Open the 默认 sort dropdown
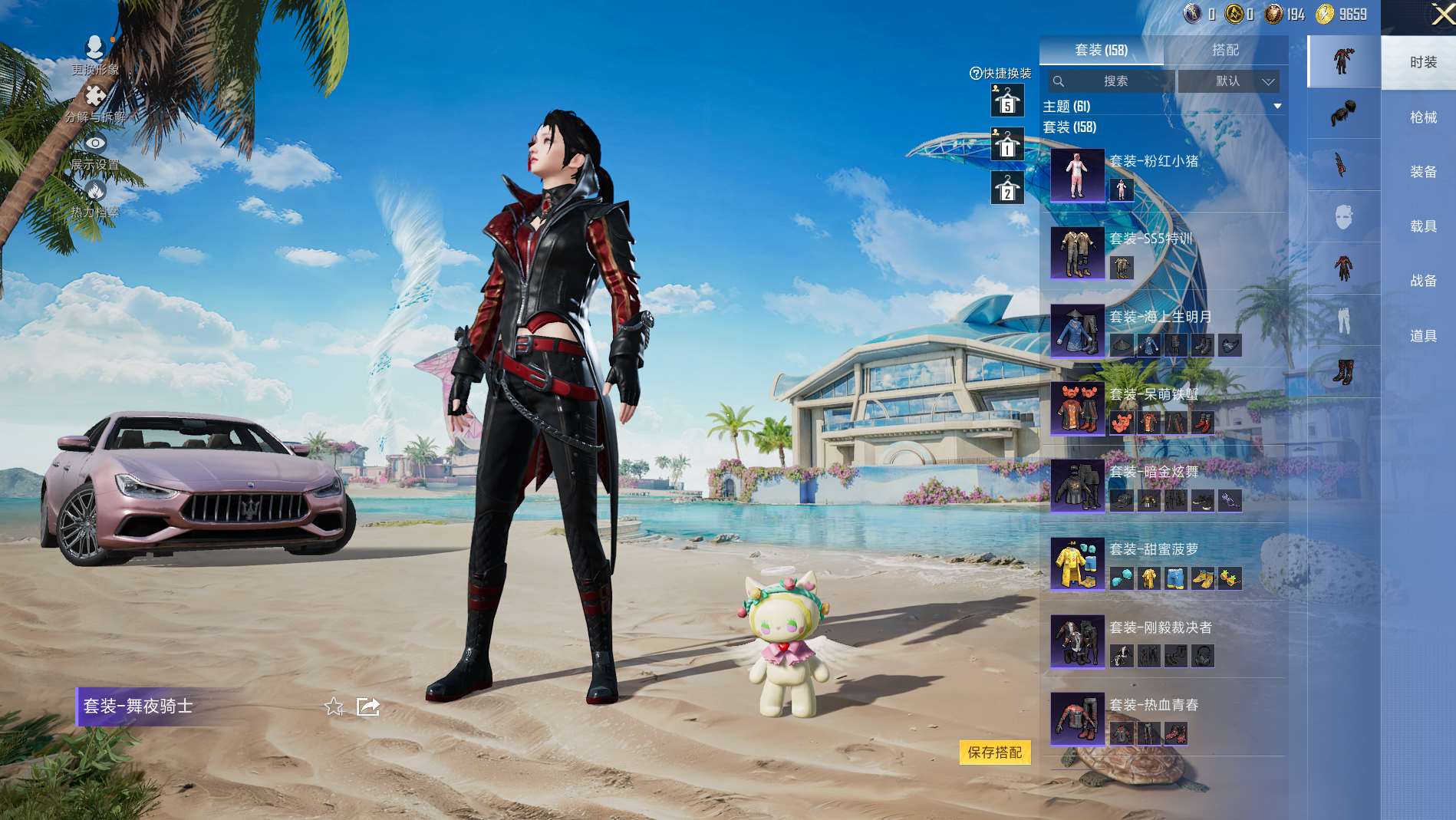The width and height of the screenshot is (1456, 820). pos(1228,81)
